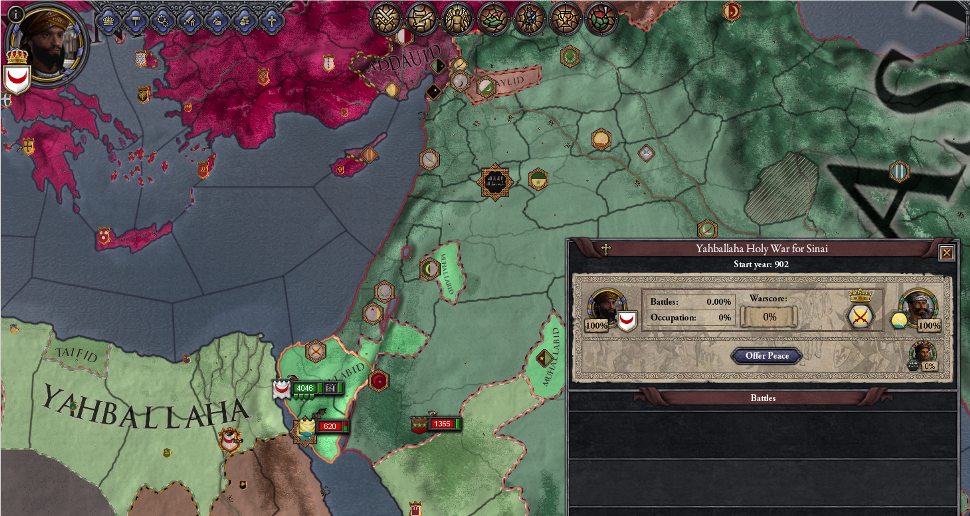
Task: Click the Offer Peace button
Action: tap(766, 356)
